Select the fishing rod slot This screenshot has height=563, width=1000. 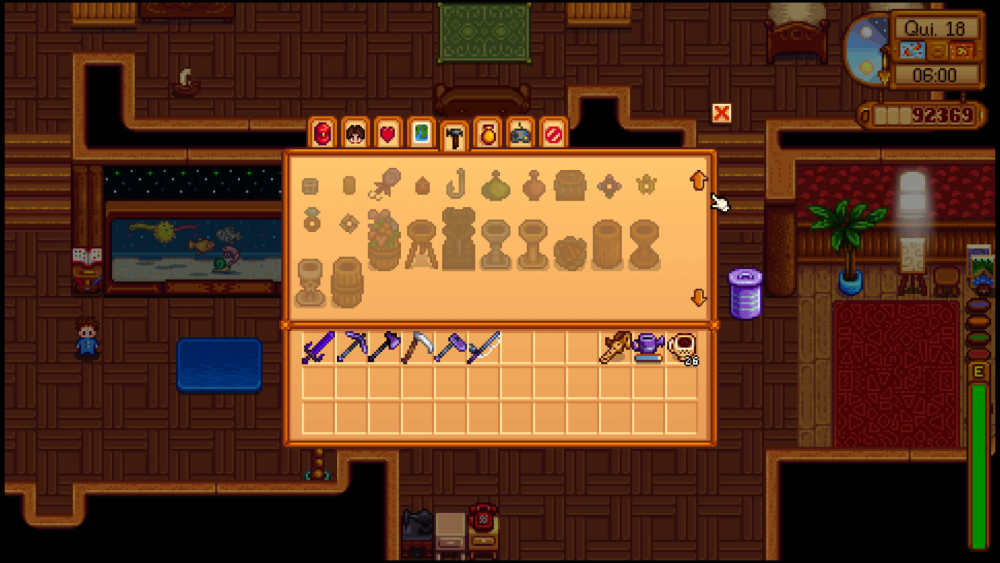pyautogui.click(x=483, y=346)
